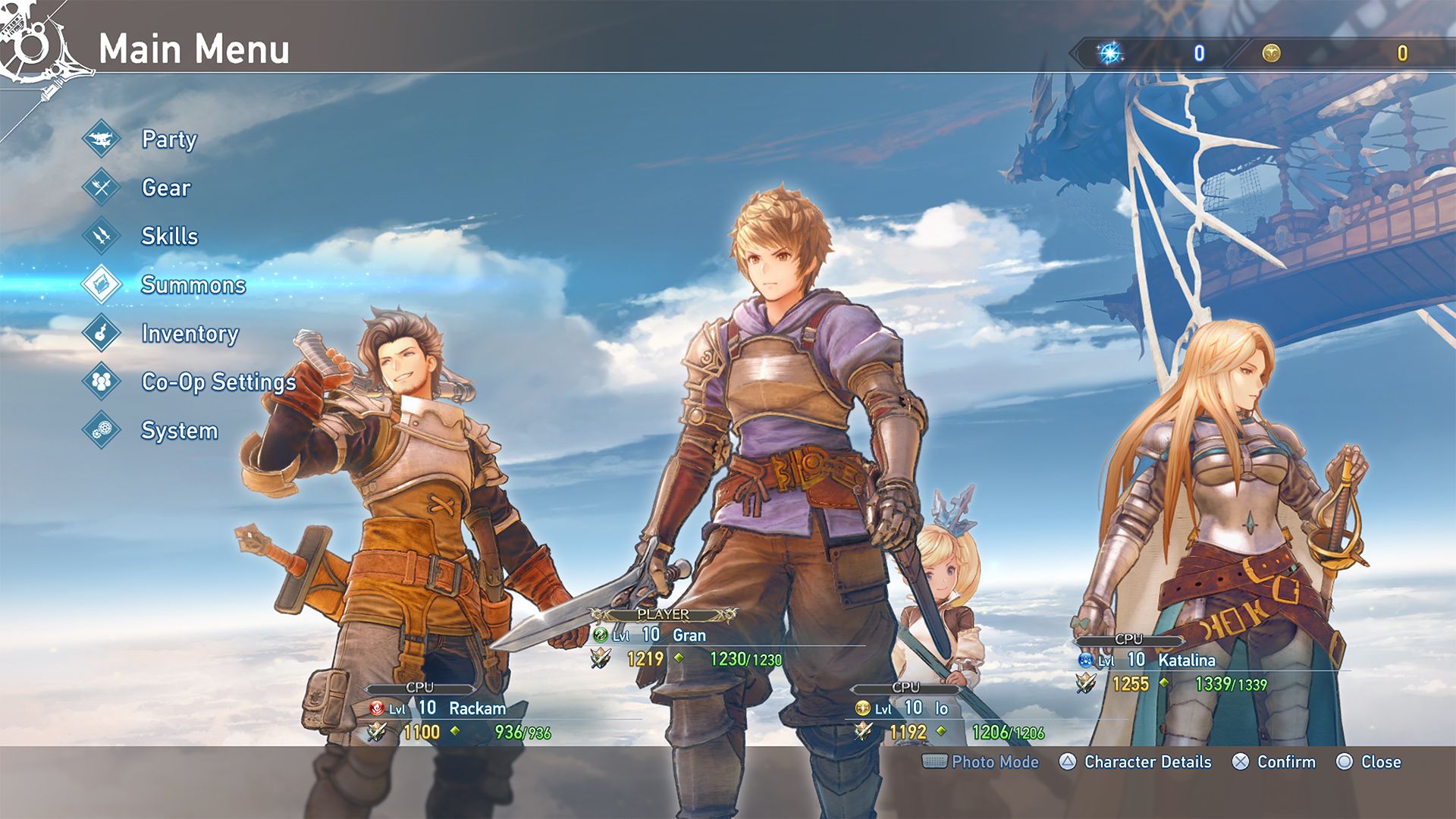Choose the Skills menu option
Viewport: 1456px width, 819px height.
coord(169,237)
